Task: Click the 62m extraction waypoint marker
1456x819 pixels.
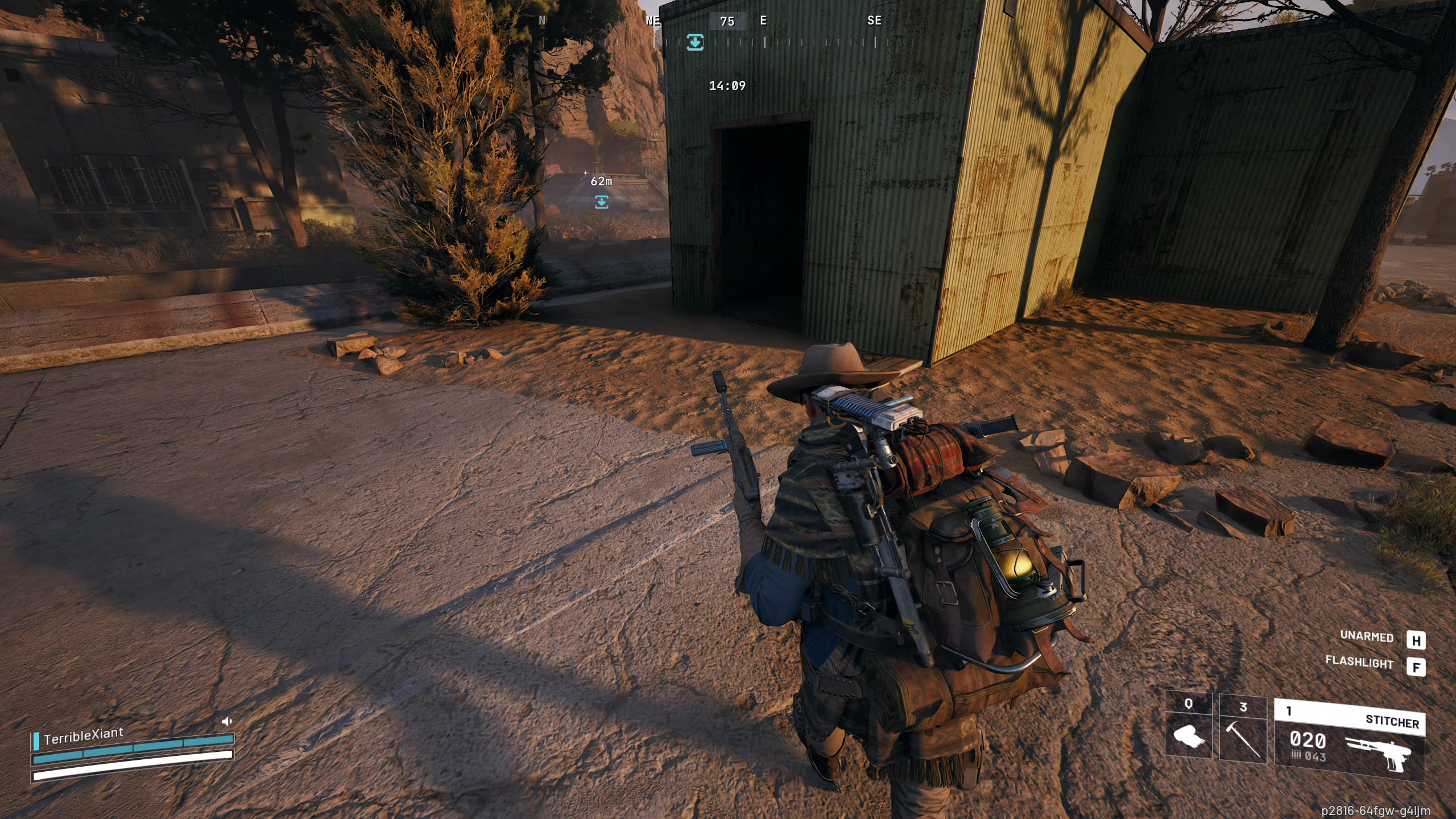Action: coord(601,202)
